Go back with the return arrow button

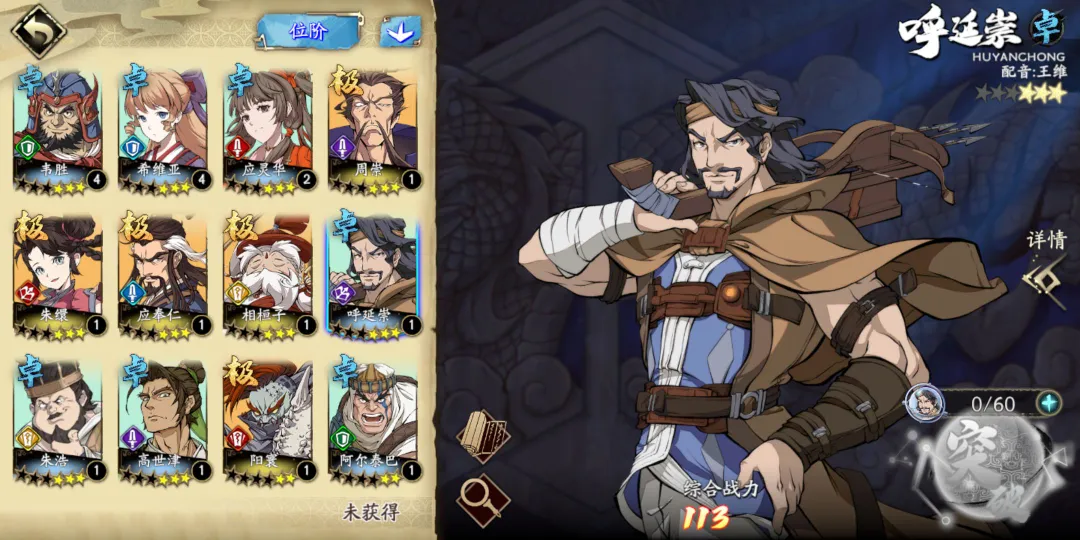[37, 31]
